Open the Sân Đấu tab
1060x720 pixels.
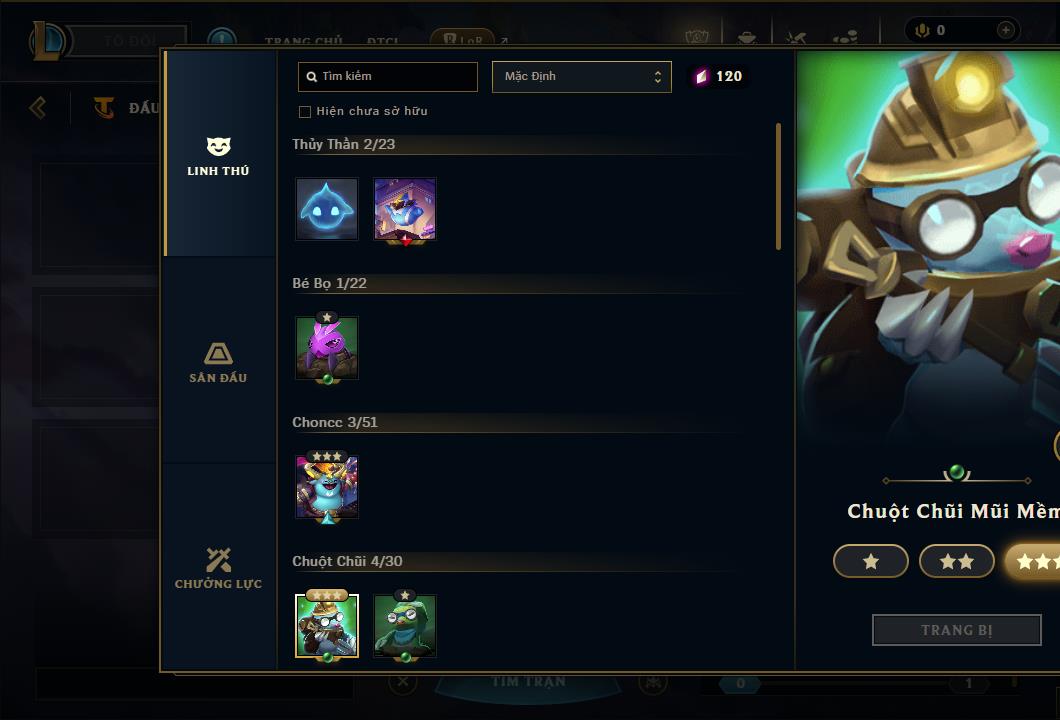(218, 363)
